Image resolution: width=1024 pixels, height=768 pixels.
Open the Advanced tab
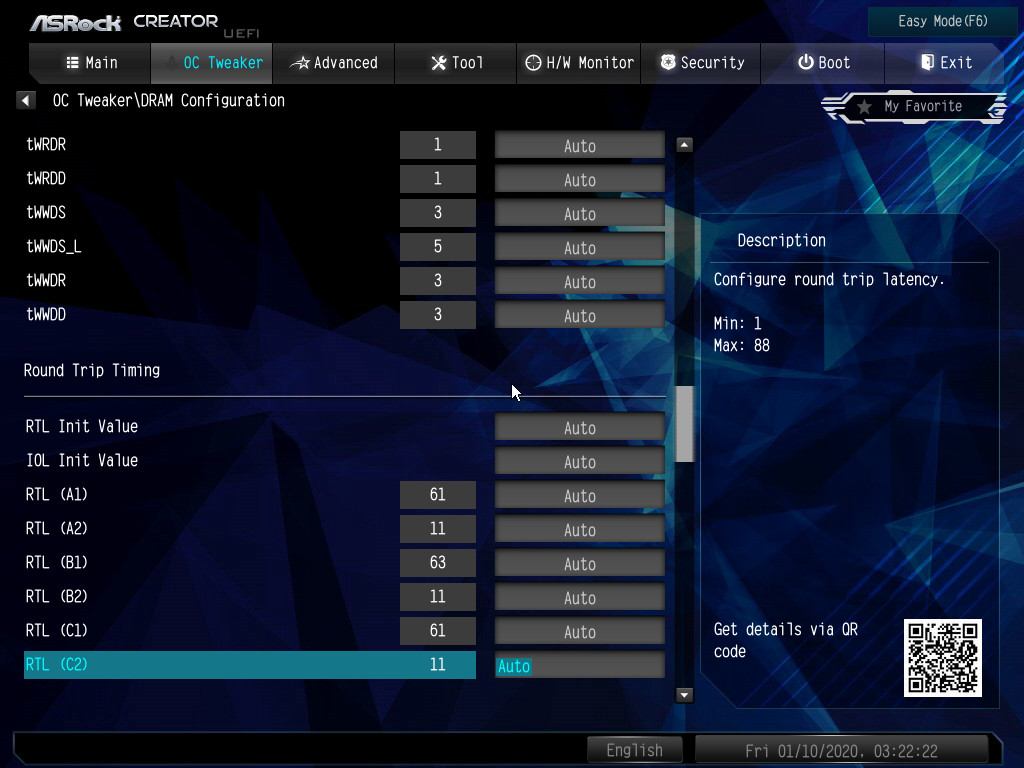click(x=334, y=63)
